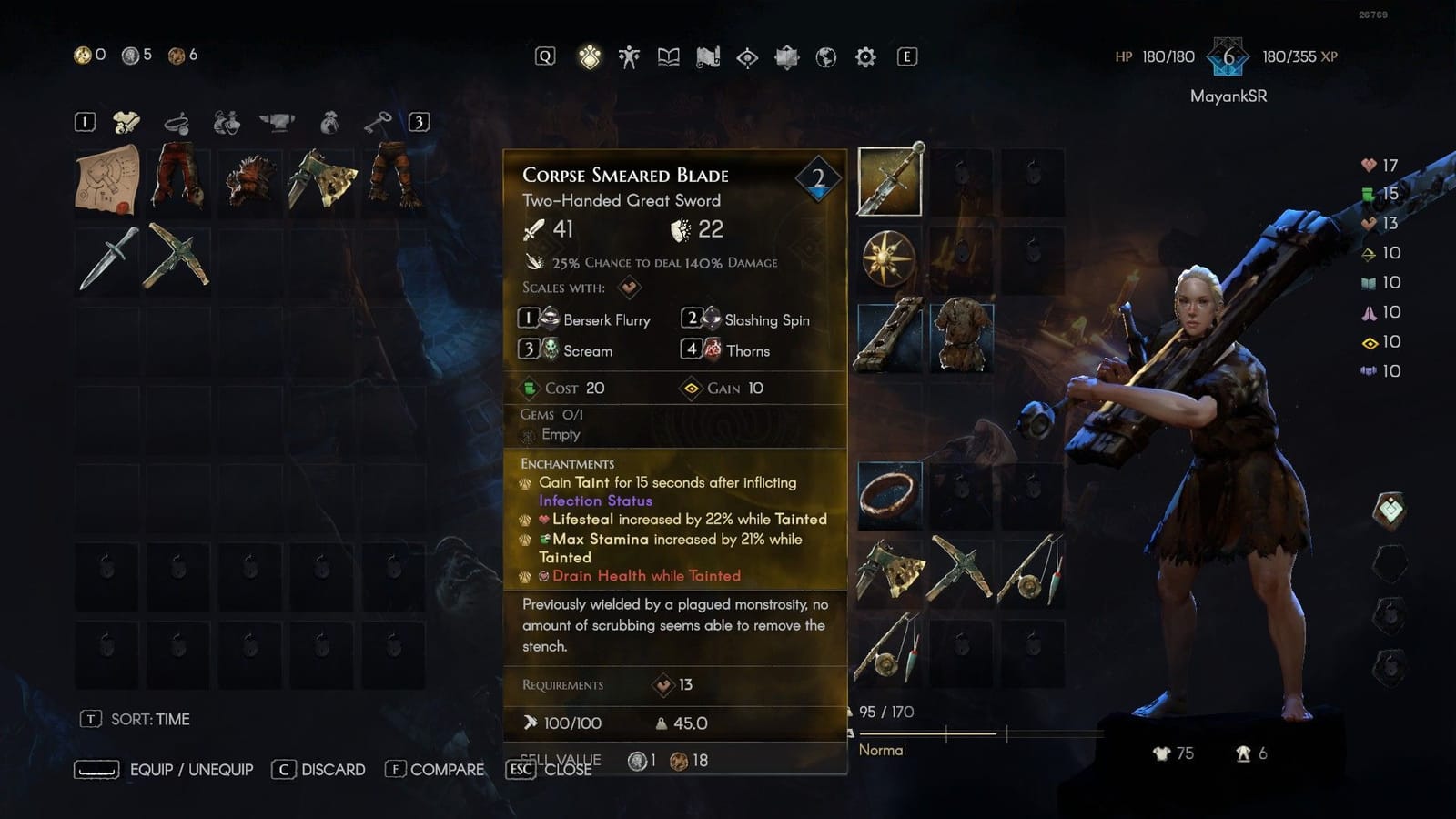This screenshot has height=819, width=1456.
Task: Open the journal book icon
Action: 667,56
